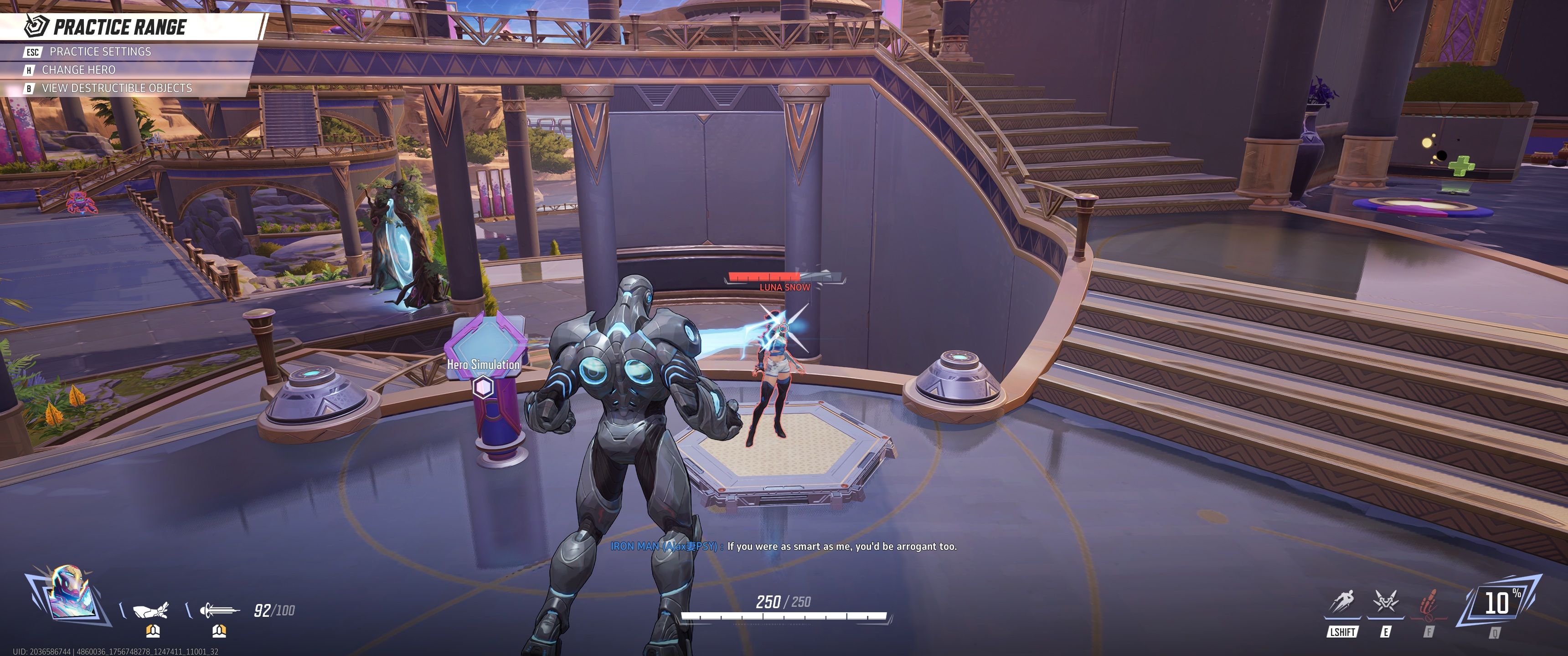
Task: Activate the flying dash ability icon
Action: click(1342, 602)
